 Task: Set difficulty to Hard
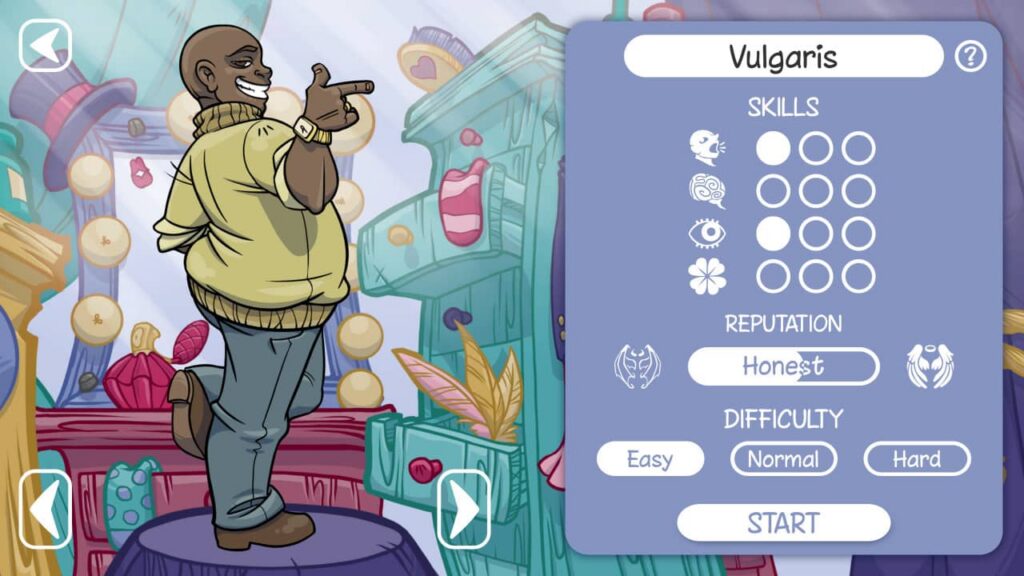coord(916,459)
